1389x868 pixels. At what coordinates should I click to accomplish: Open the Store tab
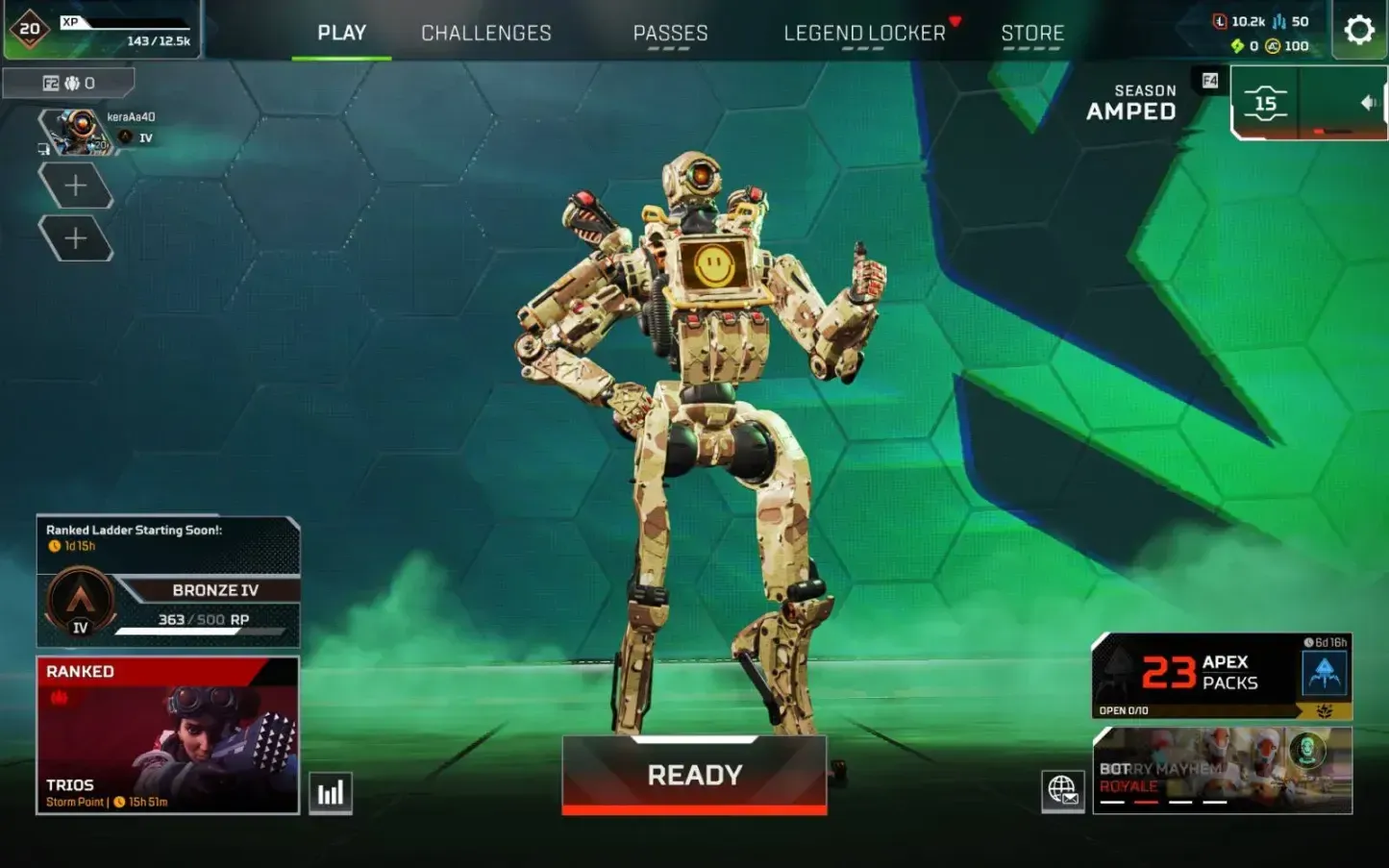1032,32
